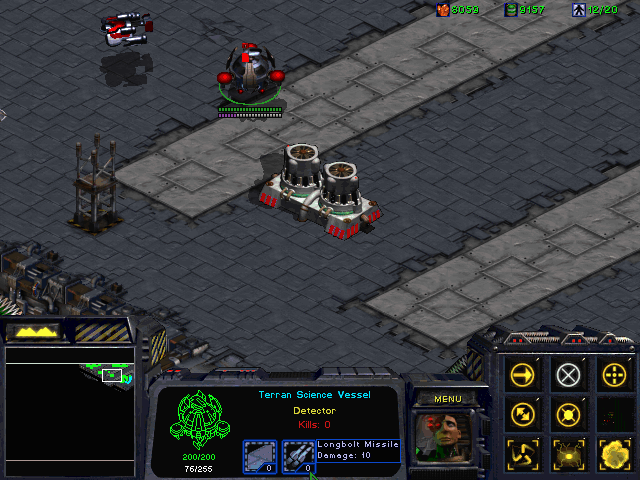Activate the Irradiate ability
This screenshot has height=480, width=640.
pos(612,452)
